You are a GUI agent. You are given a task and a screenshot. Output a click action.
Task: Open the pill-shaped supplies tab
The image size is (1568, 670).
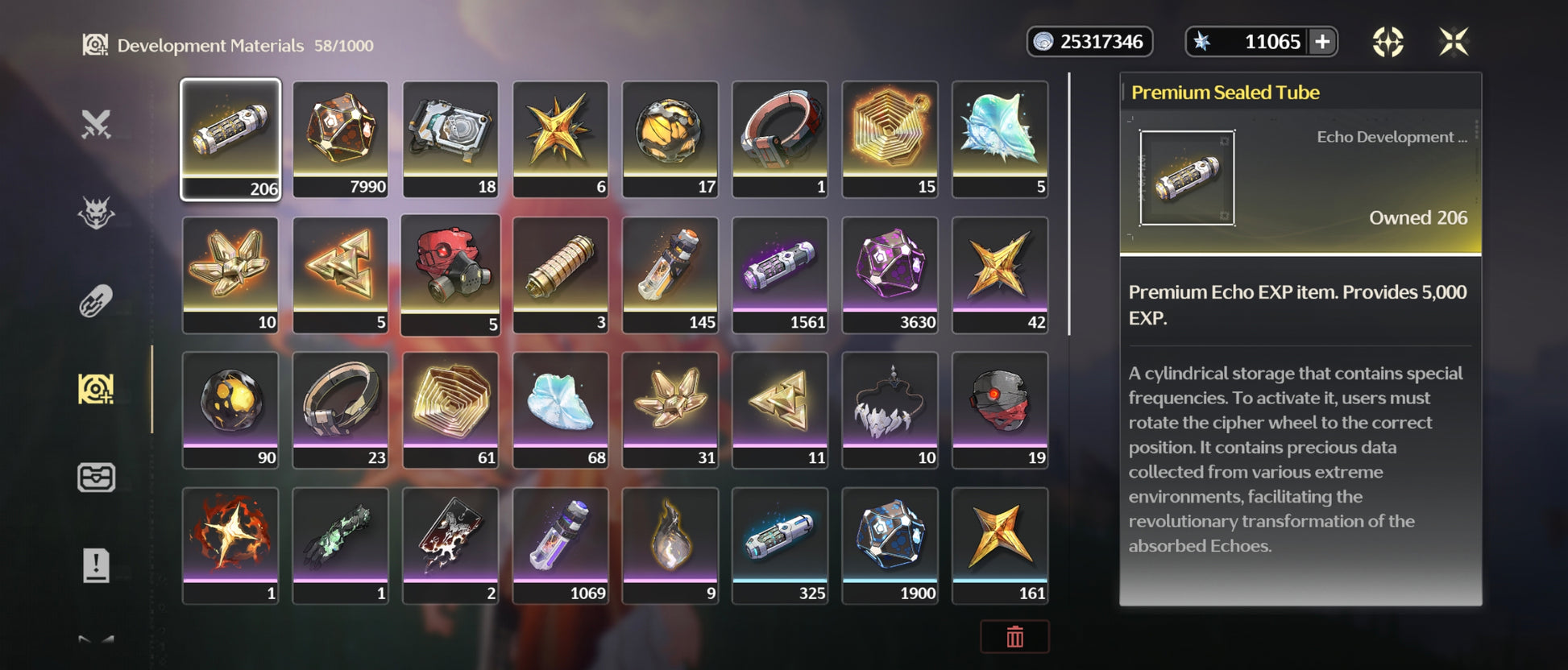pos(96,301)
